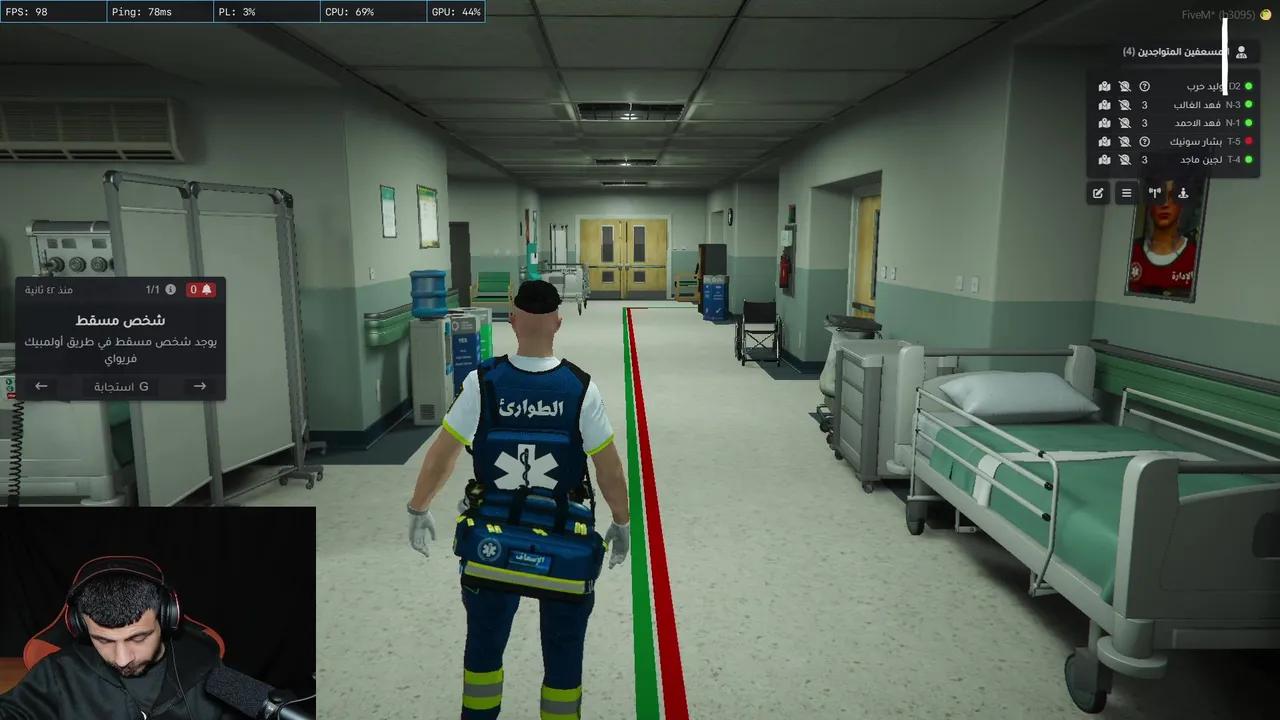Click the paramedics header icon beside المسعفين المتواجدين

pyautogui.click(x=1240, y=51)
